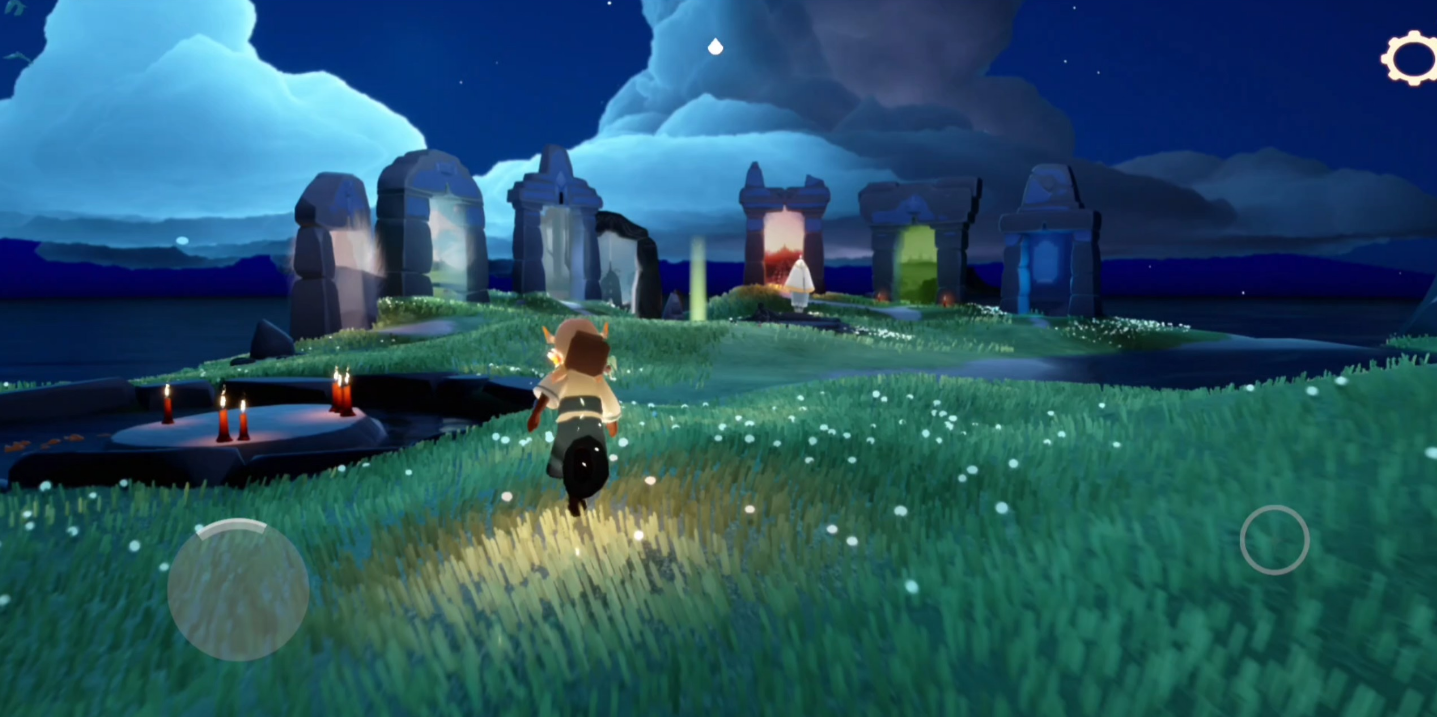Tap the virtual movement joystick
The image size is (1437, 717).
click(x=238, y=589)
